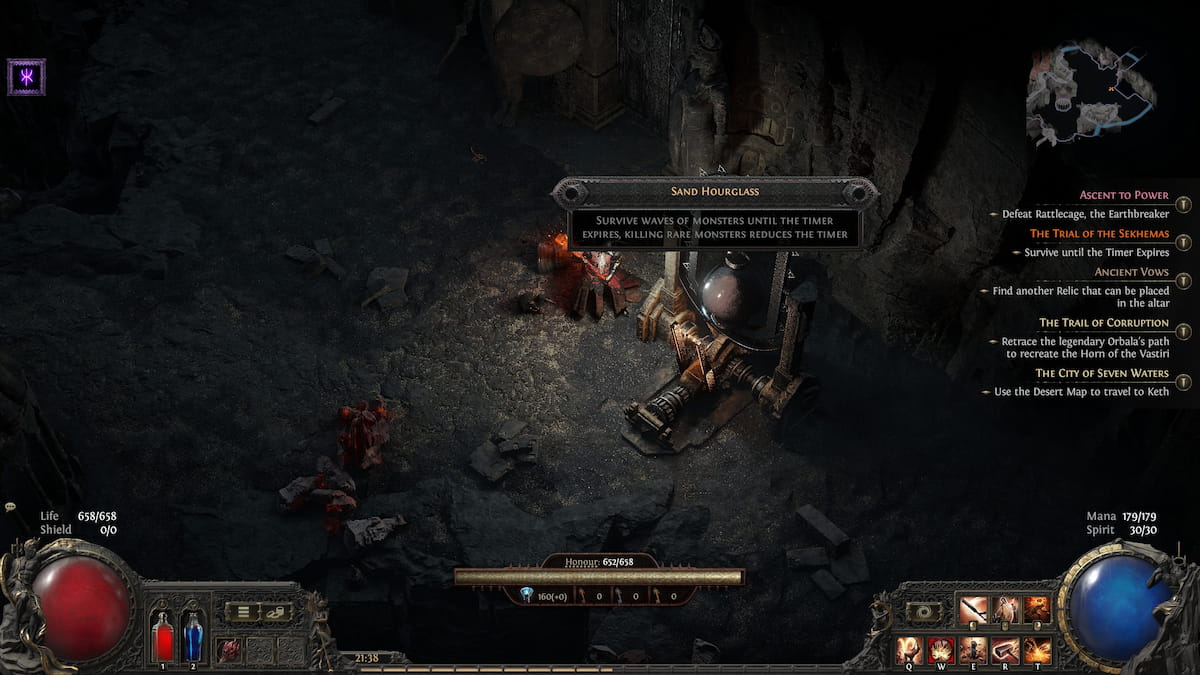Select the mace strike skill icon

973,610
